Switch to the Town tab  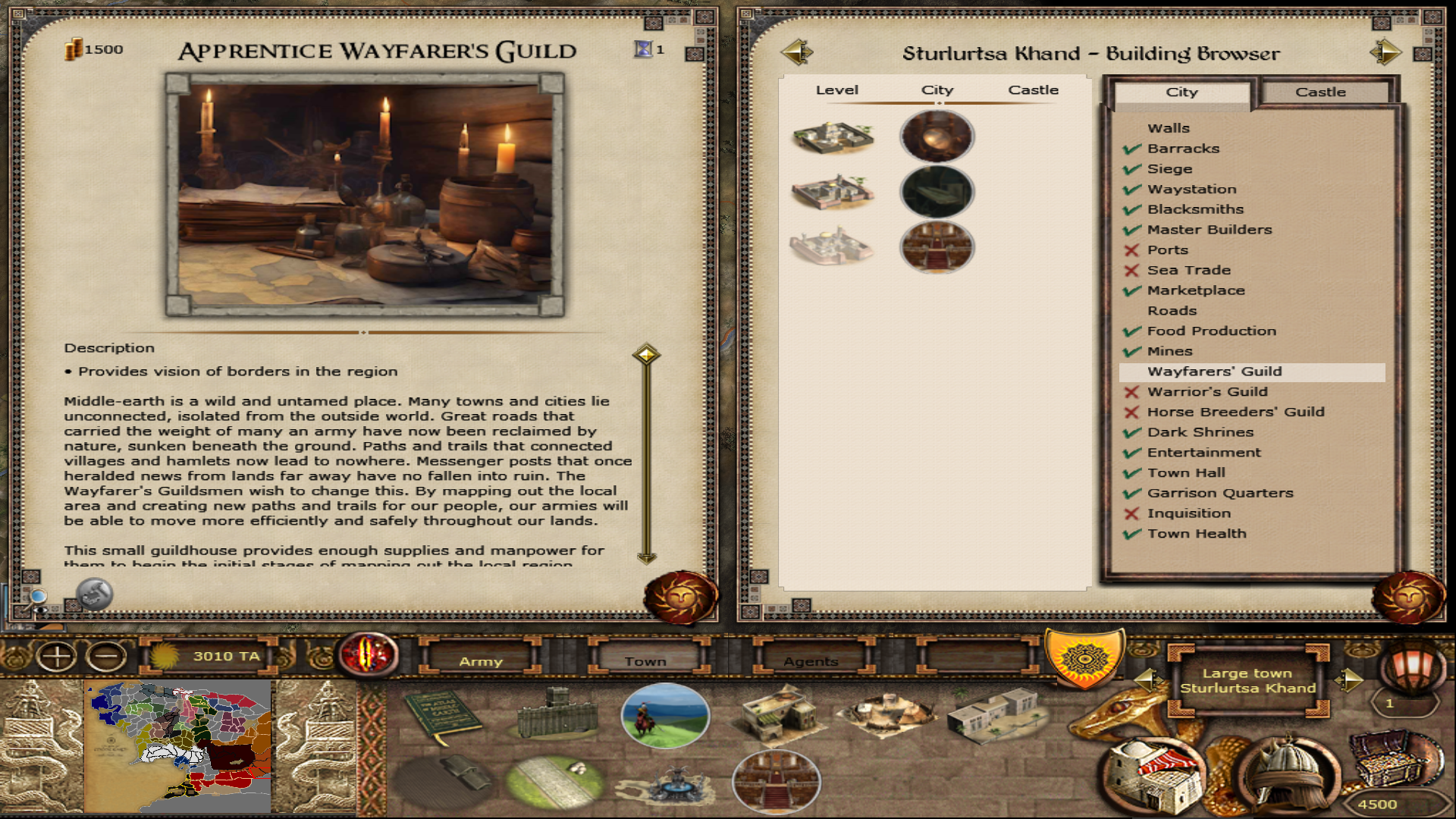click(645, 661)
